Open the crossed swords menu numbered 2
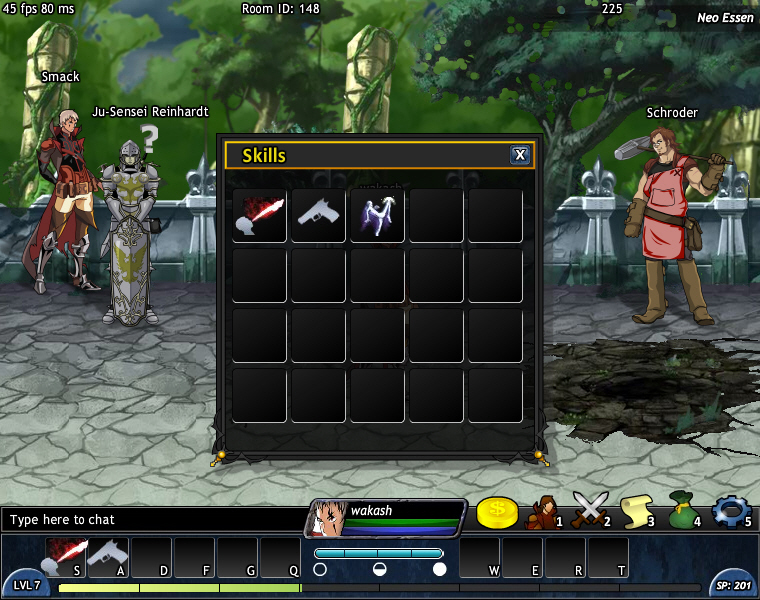The height and width of the screenshot is (600, 760). click(590, 512)
